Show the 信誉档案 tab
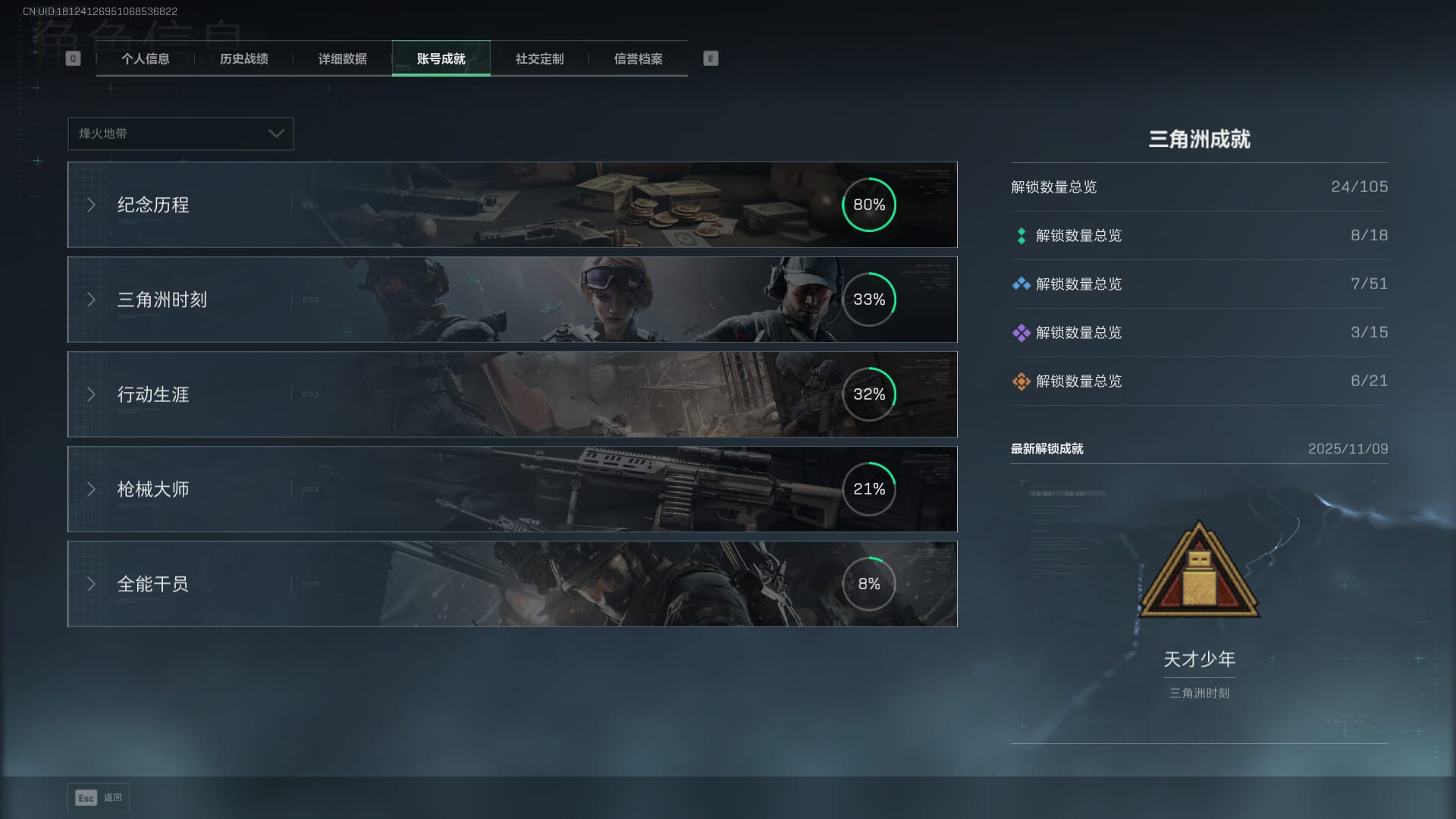Image resolution: width=1456 pixels, height=819 pixels. (x=638, y=58)
